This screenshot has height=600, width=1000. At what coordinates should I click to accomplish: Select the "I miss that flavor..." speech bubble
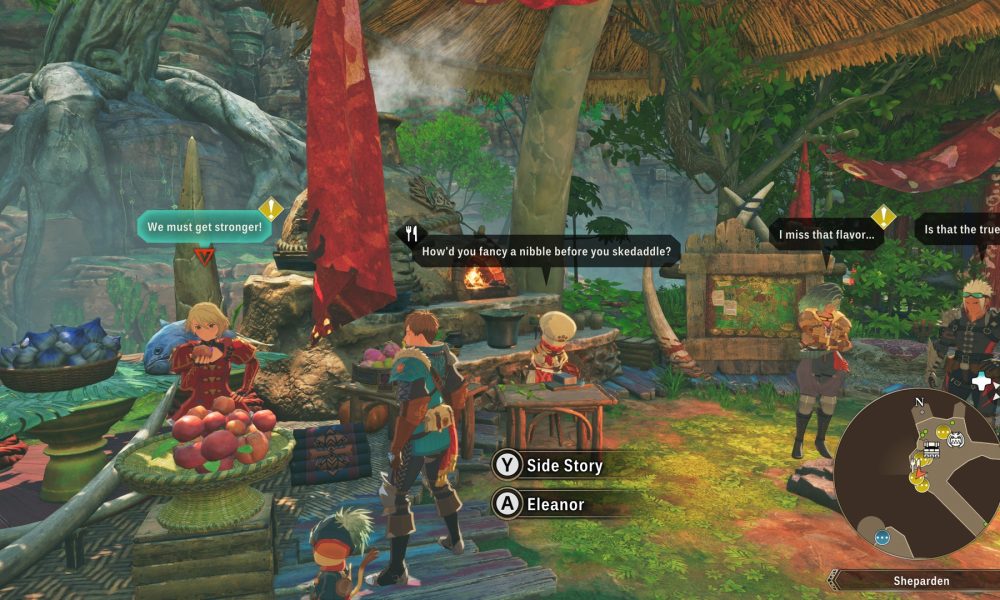825,236
